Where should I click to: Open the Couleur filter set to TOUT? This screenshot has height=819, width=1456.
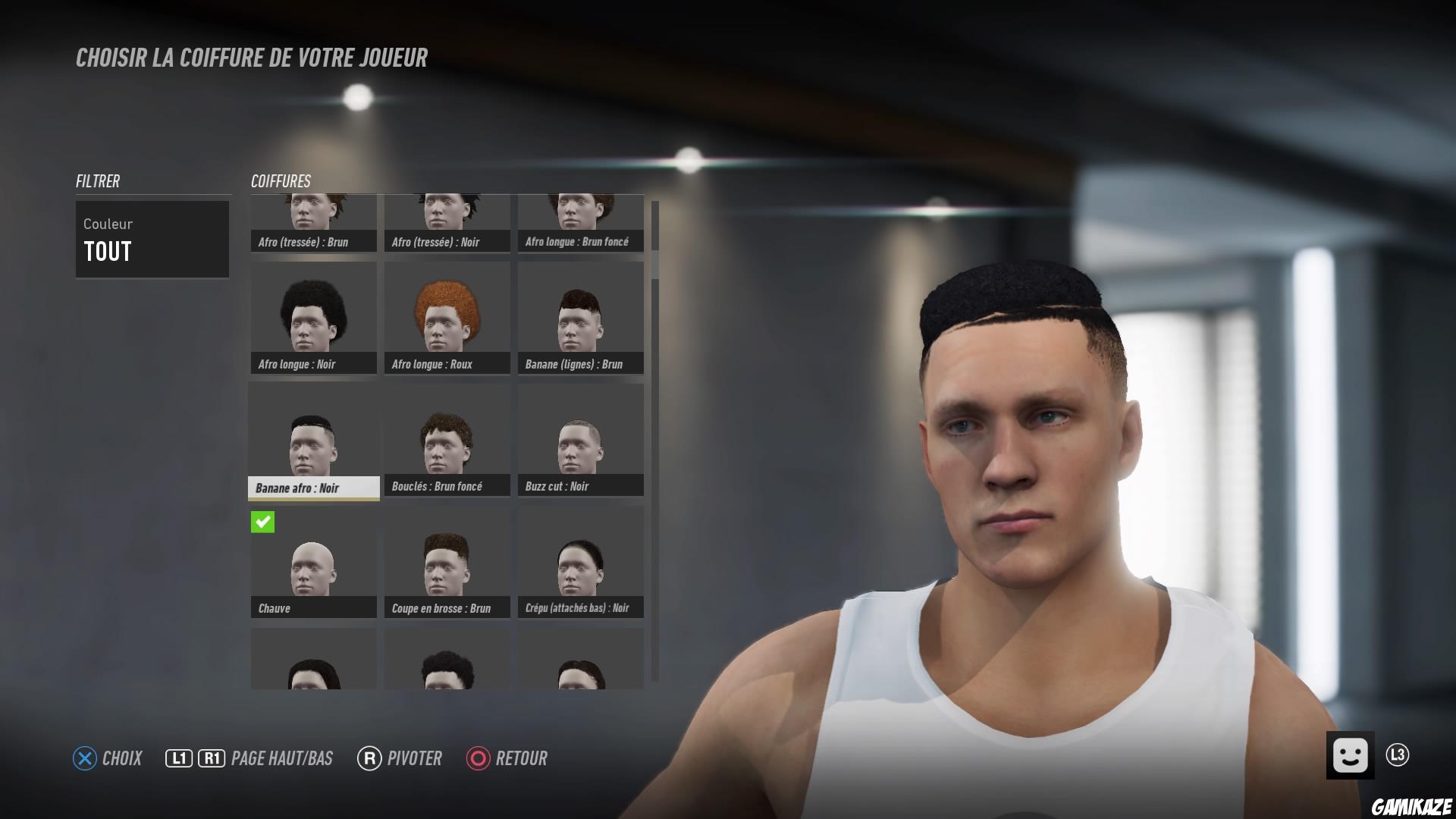tap(152, 239)
